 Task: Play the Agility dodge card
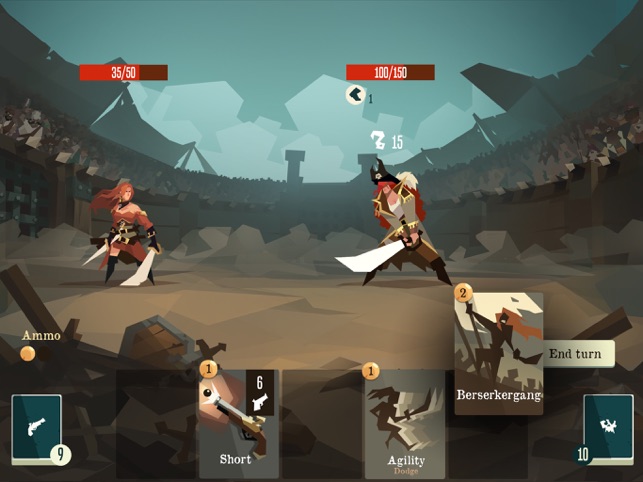[405, 424]
